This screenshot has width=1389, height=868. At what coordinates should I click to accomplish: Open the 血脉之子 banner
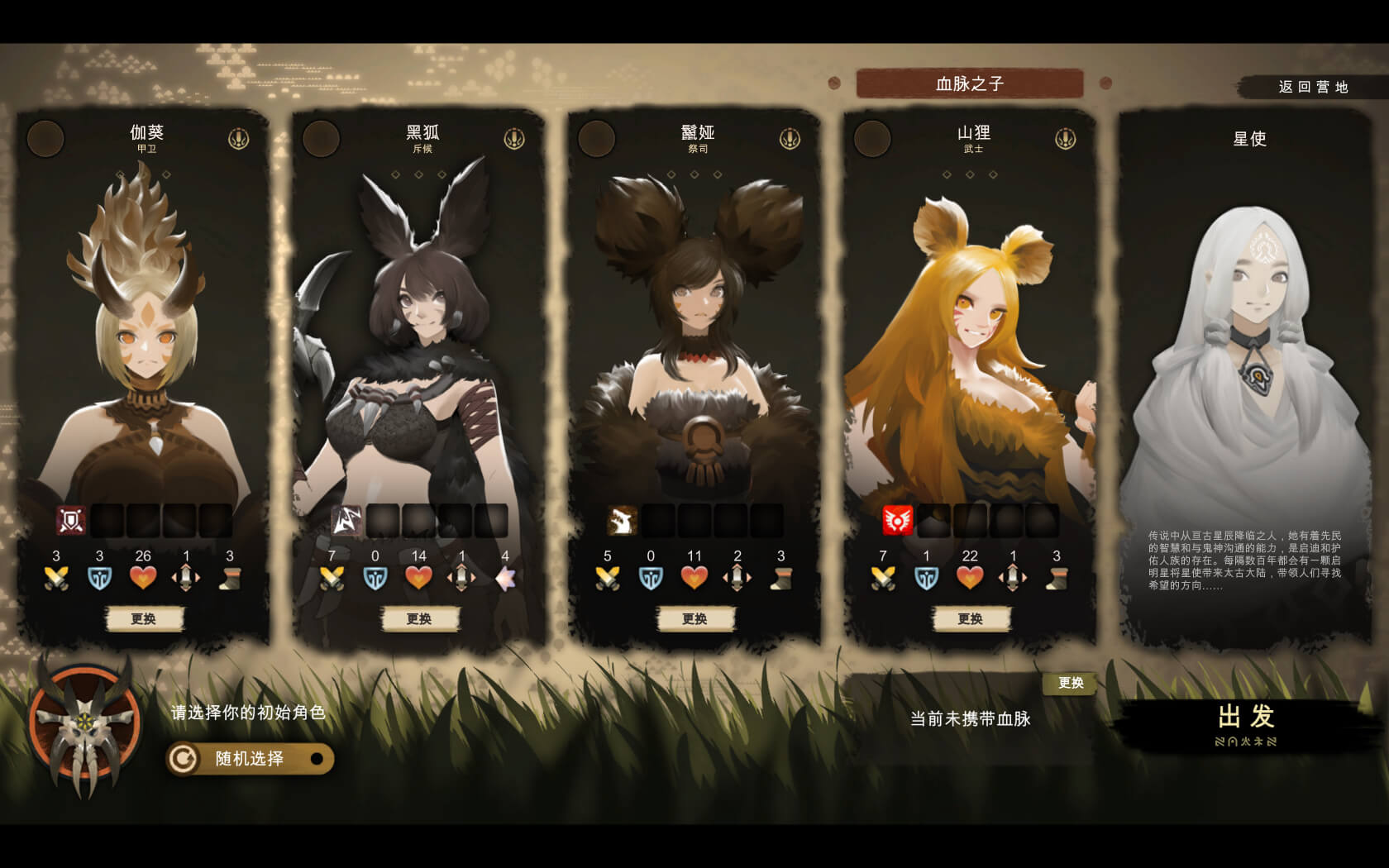tap(969, 83)
